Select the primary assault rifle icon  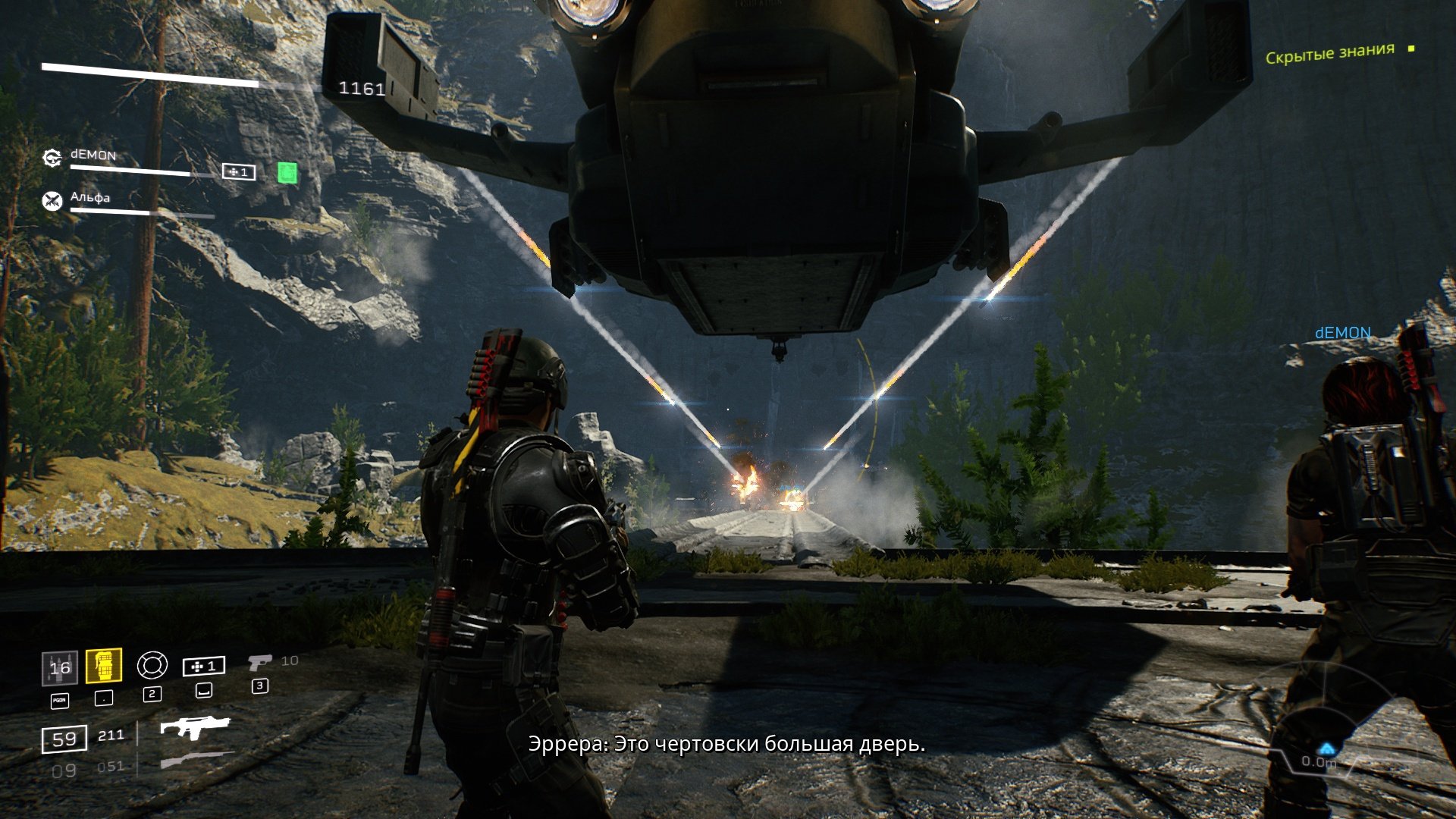tap(194, 727)
